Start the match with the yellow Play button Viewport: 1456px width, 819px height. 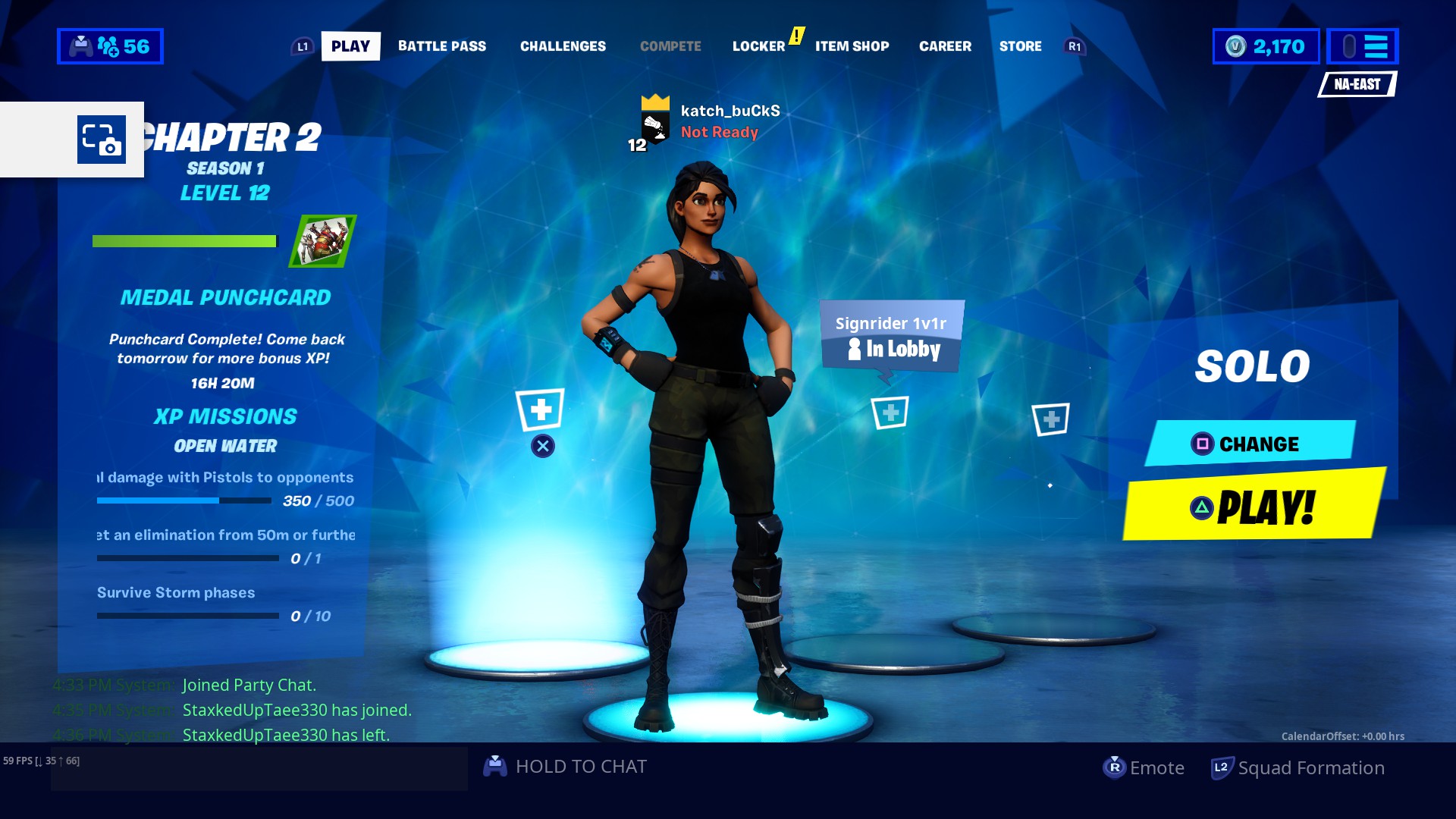click(x=1253, y=506)
